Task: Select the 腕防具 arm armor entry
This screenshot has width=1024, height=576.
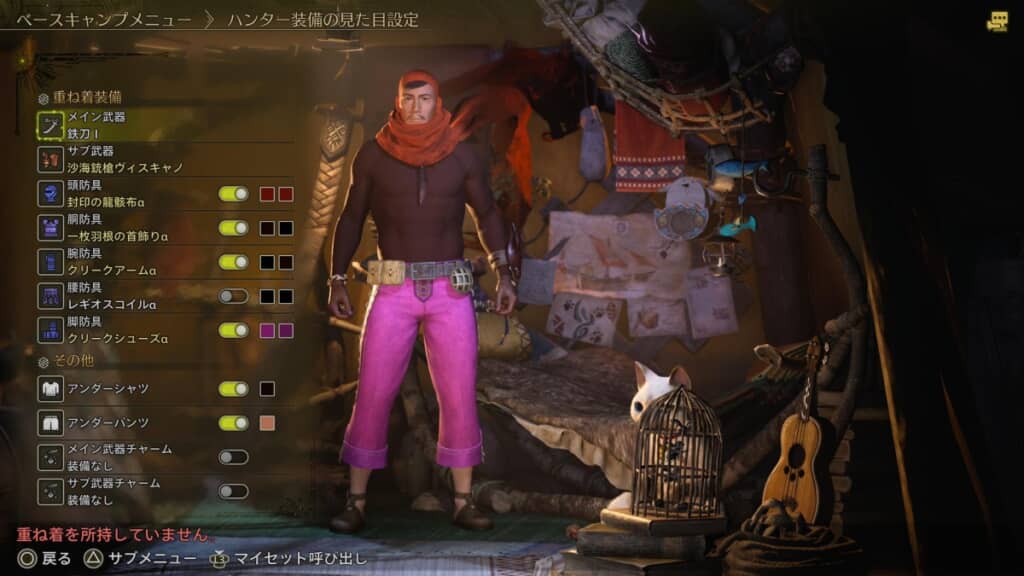Action: 110,262
